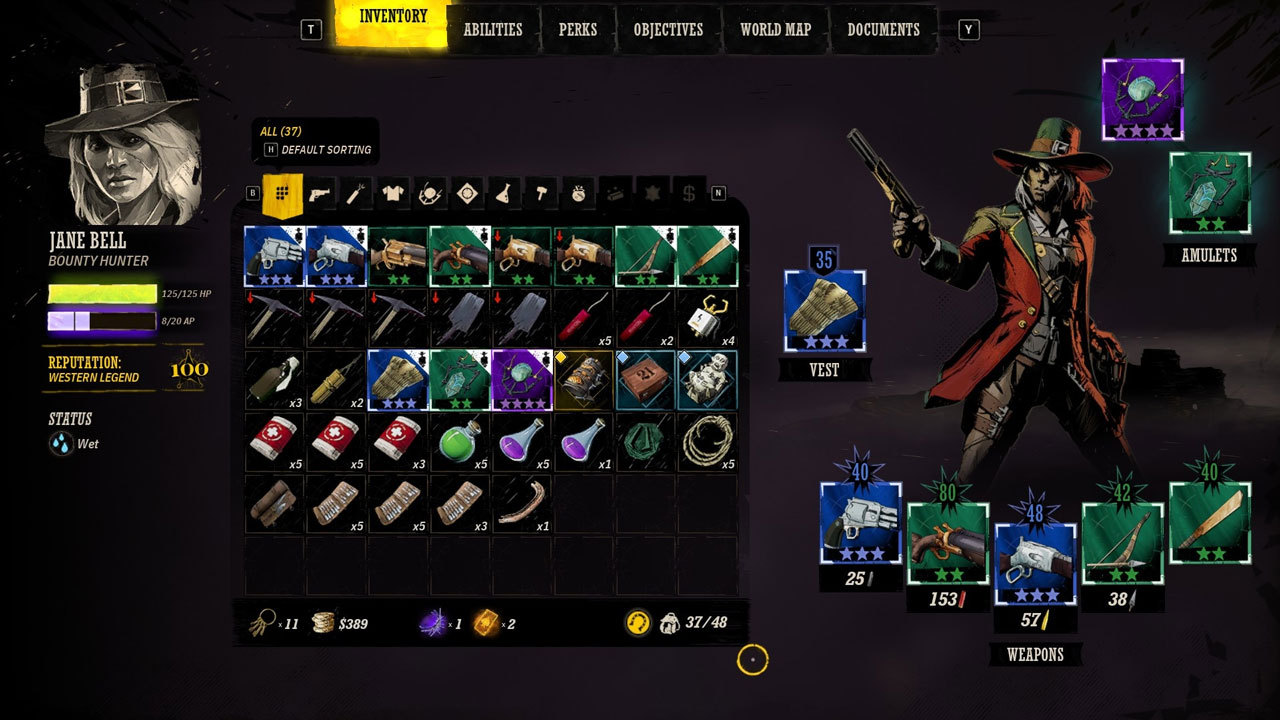Select the green potion in inventory
Screen dimensions: 1280x720
[x=460, y=442]
